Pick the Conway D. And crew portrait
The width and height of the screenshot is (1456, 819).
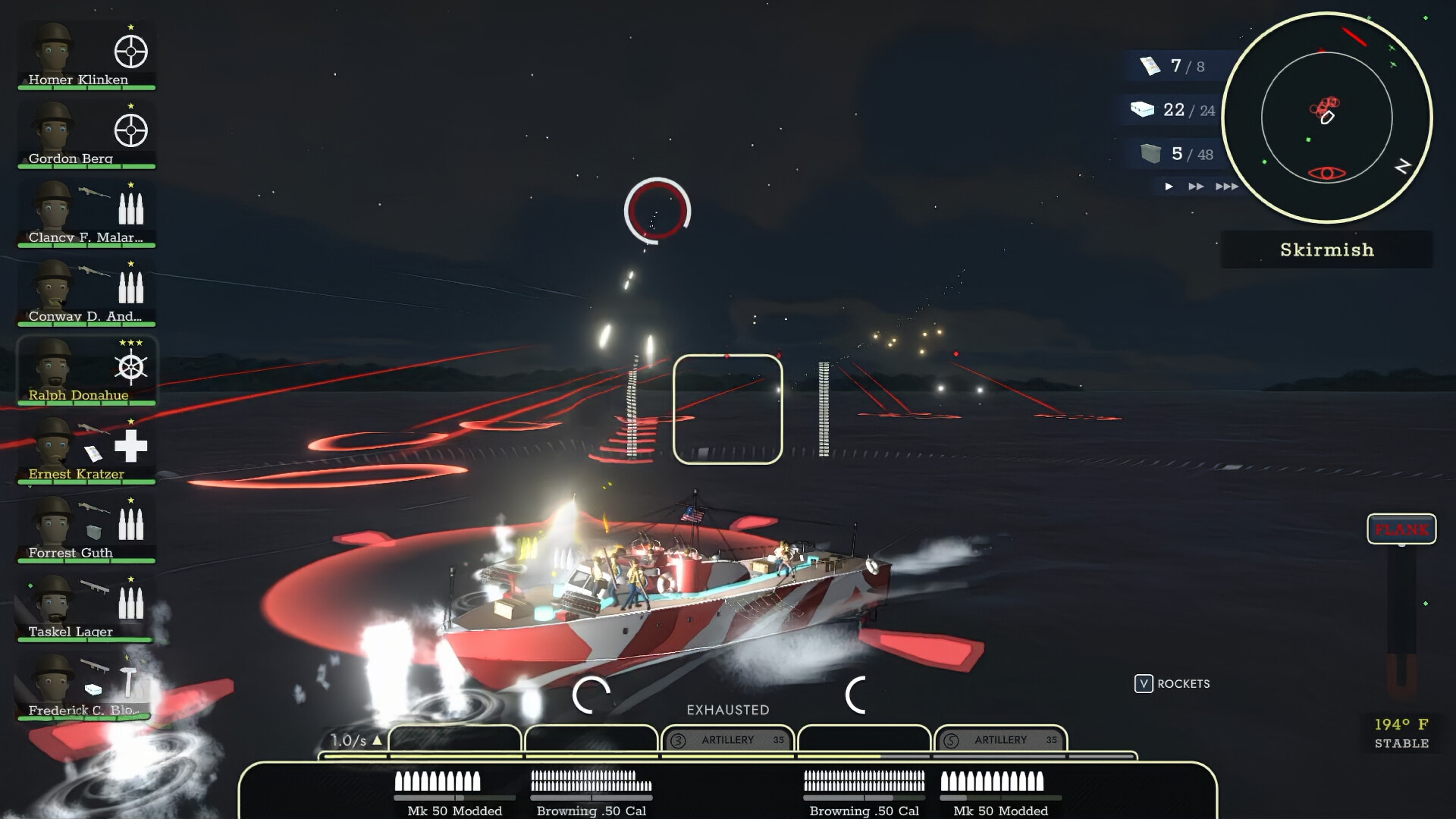coord(86,293)
